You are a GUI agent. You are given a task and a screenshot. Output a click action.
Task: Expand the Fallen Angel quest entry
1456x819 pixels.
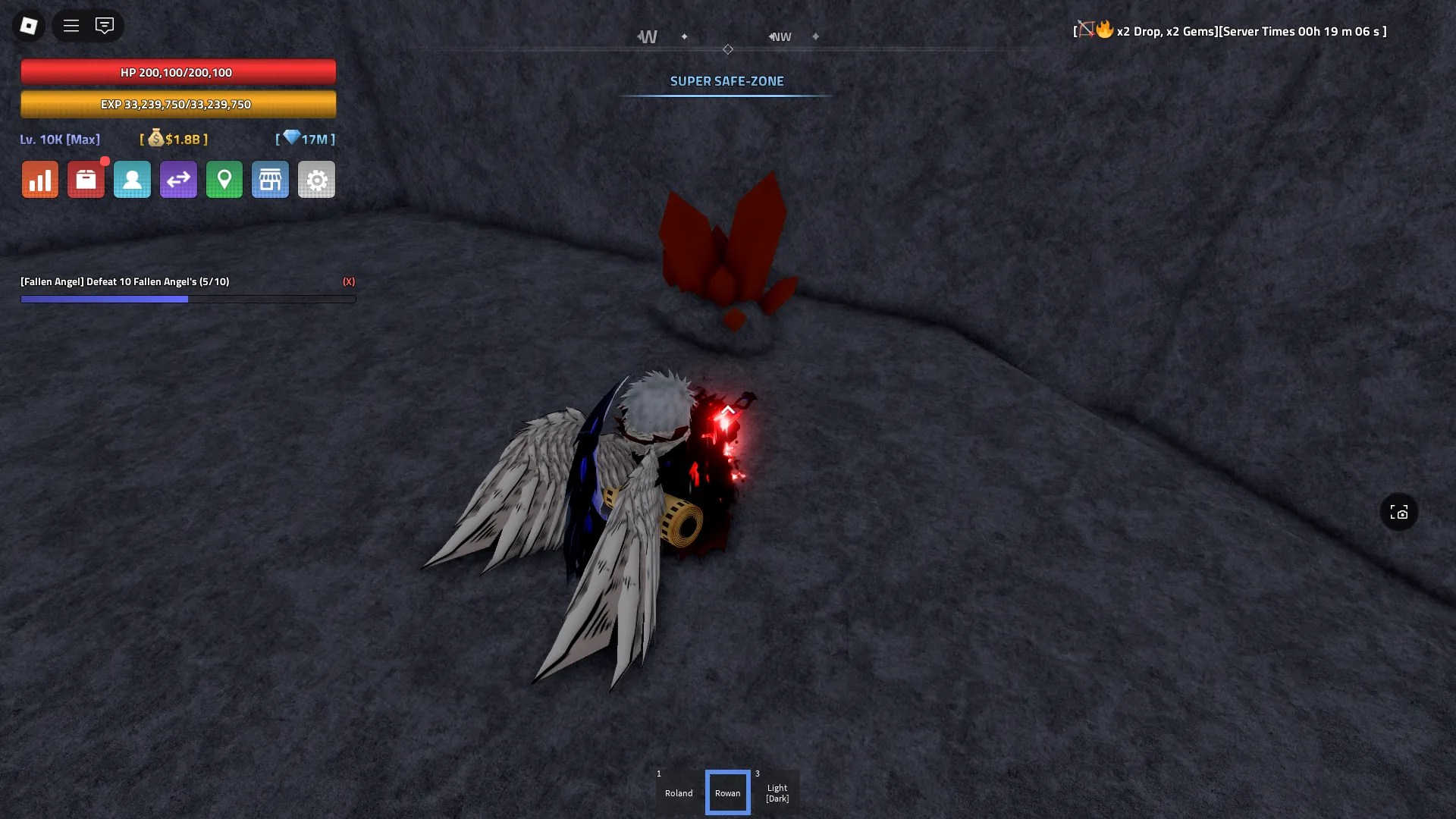point(125,281)
